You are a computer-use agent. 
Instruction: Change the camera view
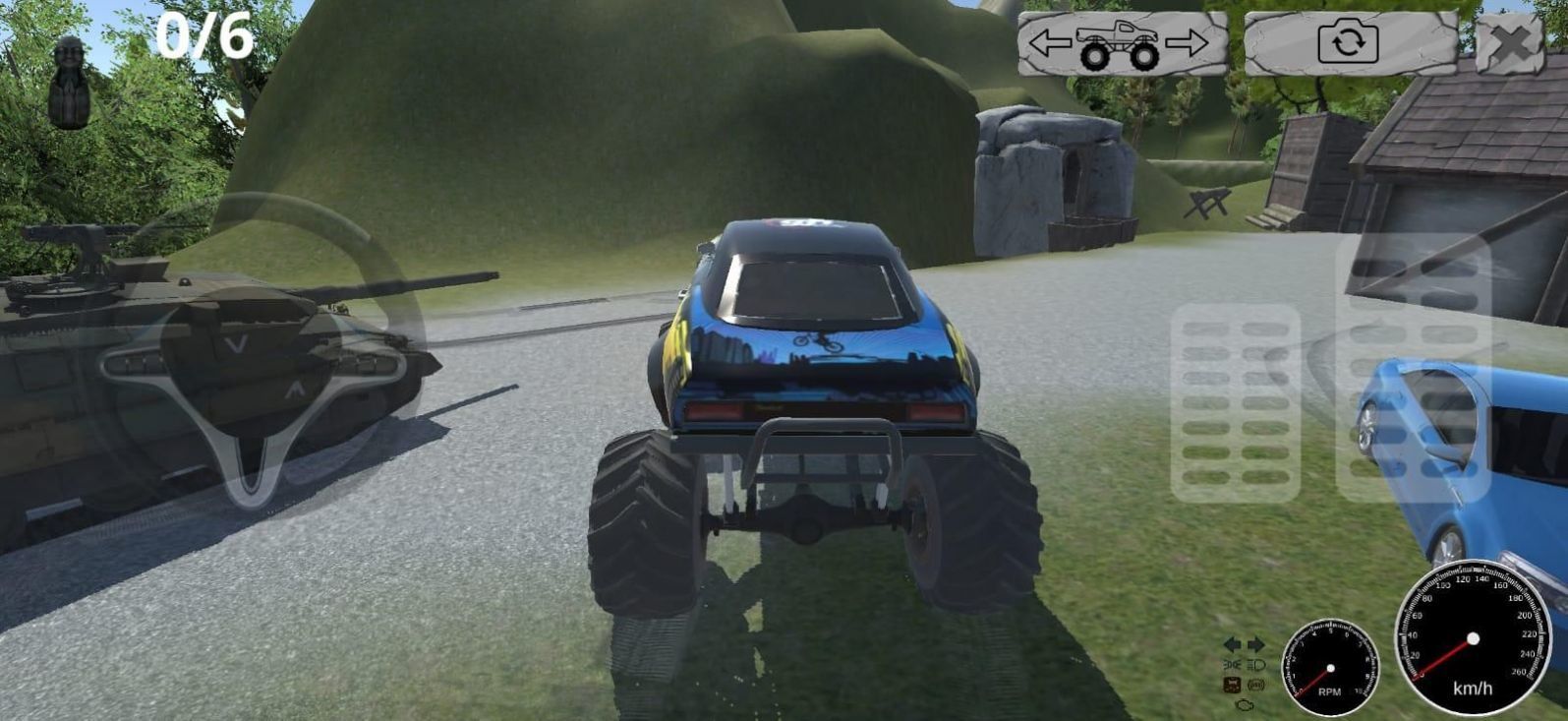[x=1349, y=44]
